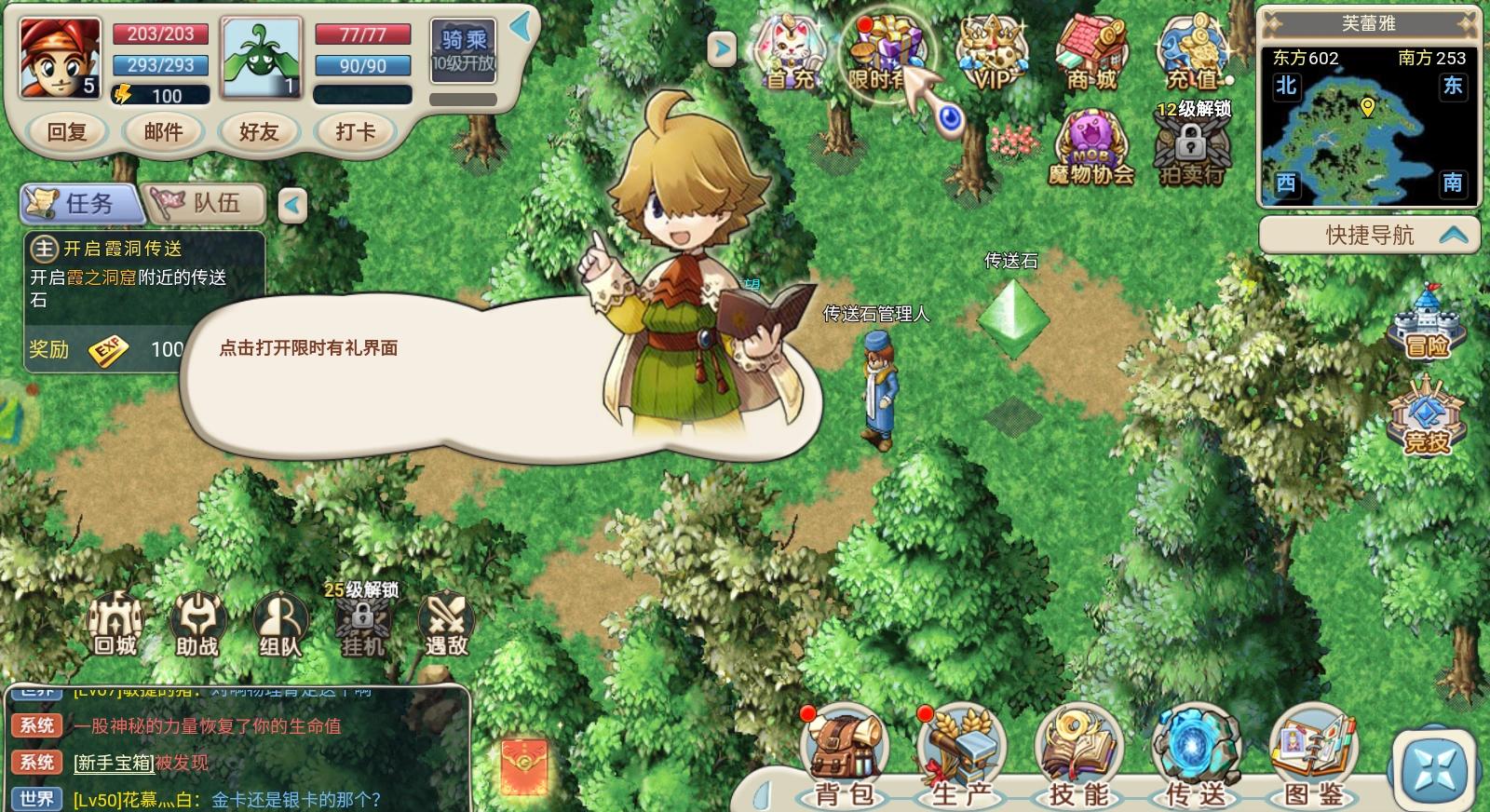Expand the 快捷导航 quick navigation panel
This screenshot has height=812, width=1490.
(x=1369, y=235)
